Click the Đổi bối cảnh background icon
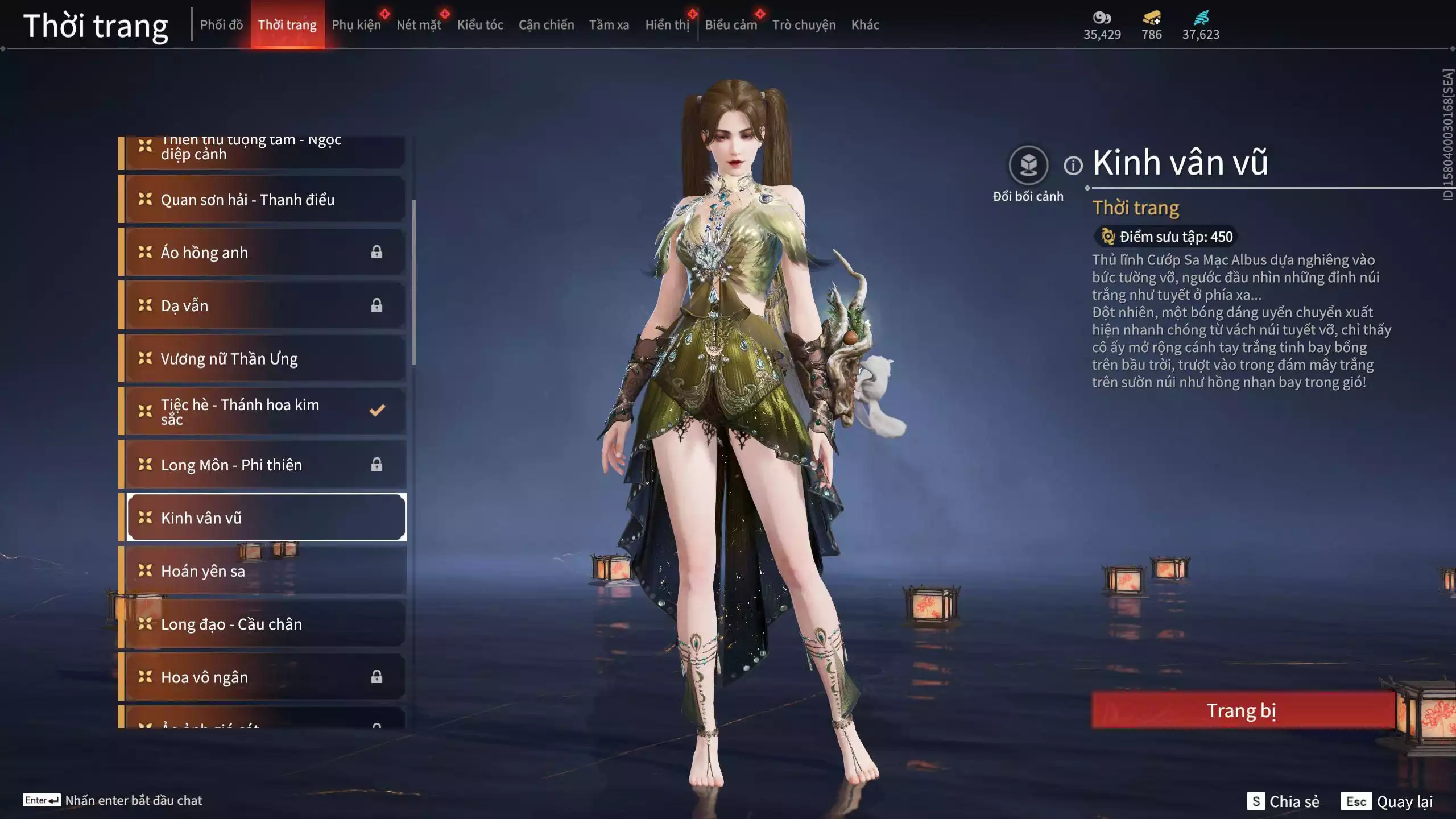 tap(1028, 166)
